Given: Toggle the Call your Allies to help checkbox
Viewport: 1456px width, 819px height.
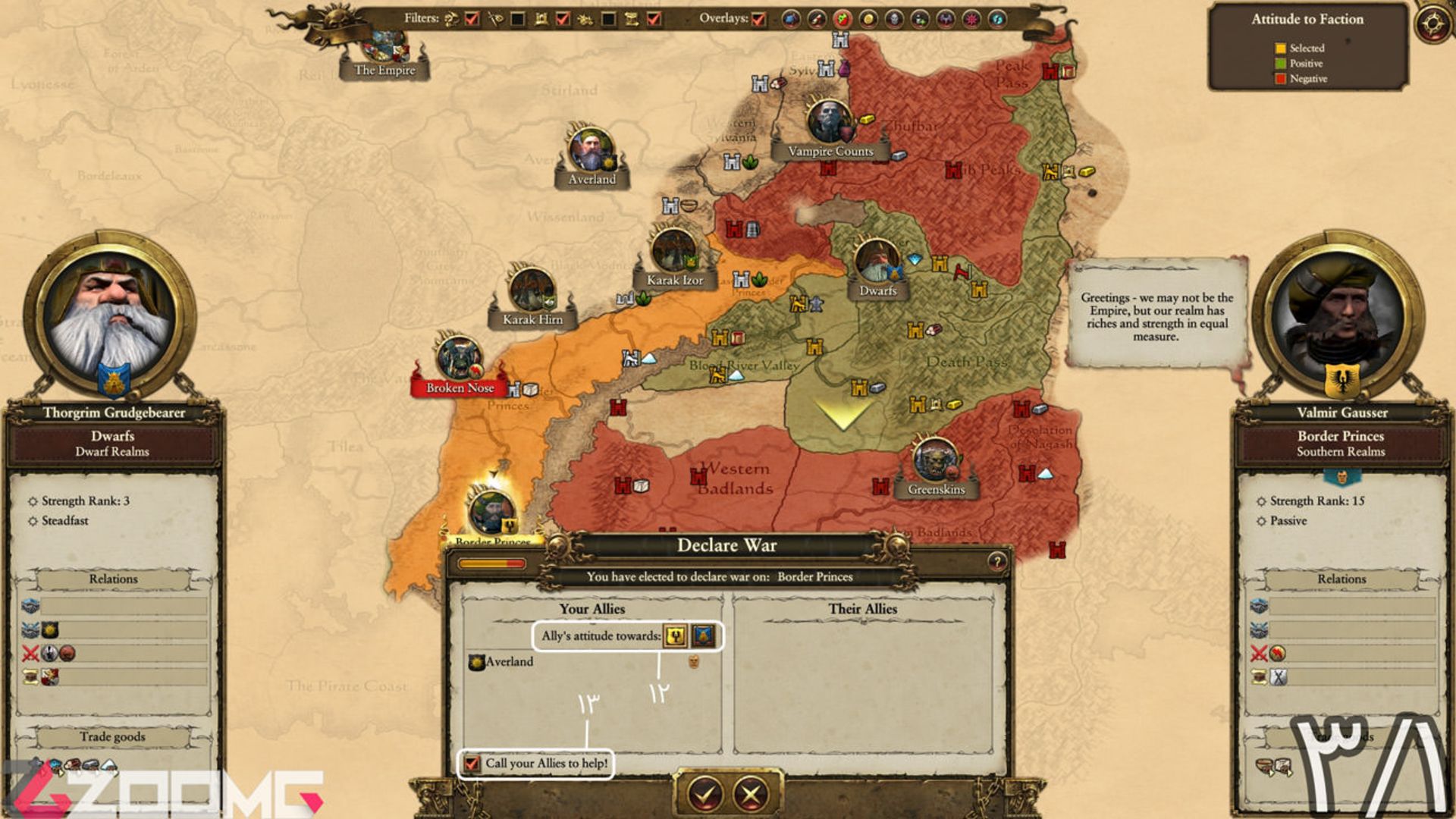Looking at the screenshot, I should click(x=472, y=763).
